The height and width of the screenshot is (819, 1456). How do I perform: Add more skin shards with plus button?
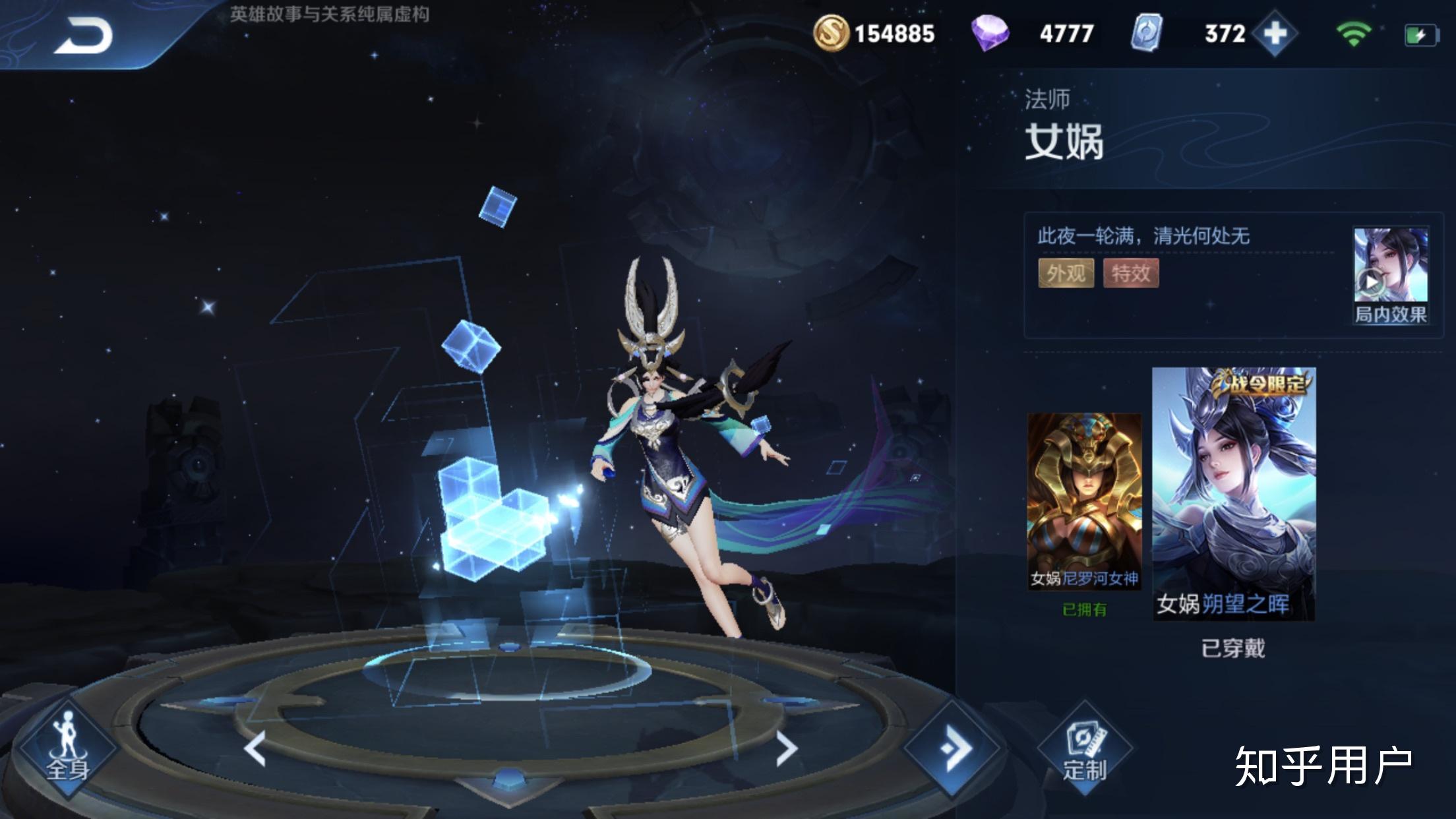pos(1275,34)
